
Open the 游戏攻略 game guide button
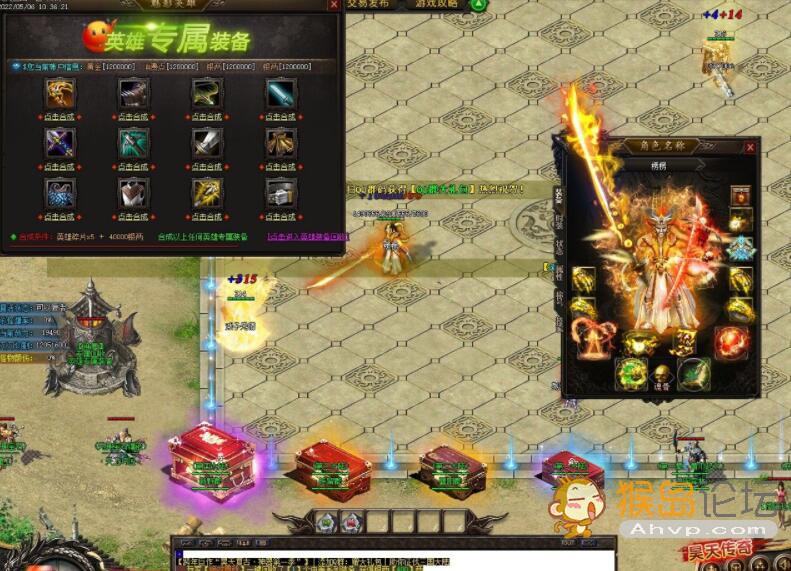click(x=437, y=5)
